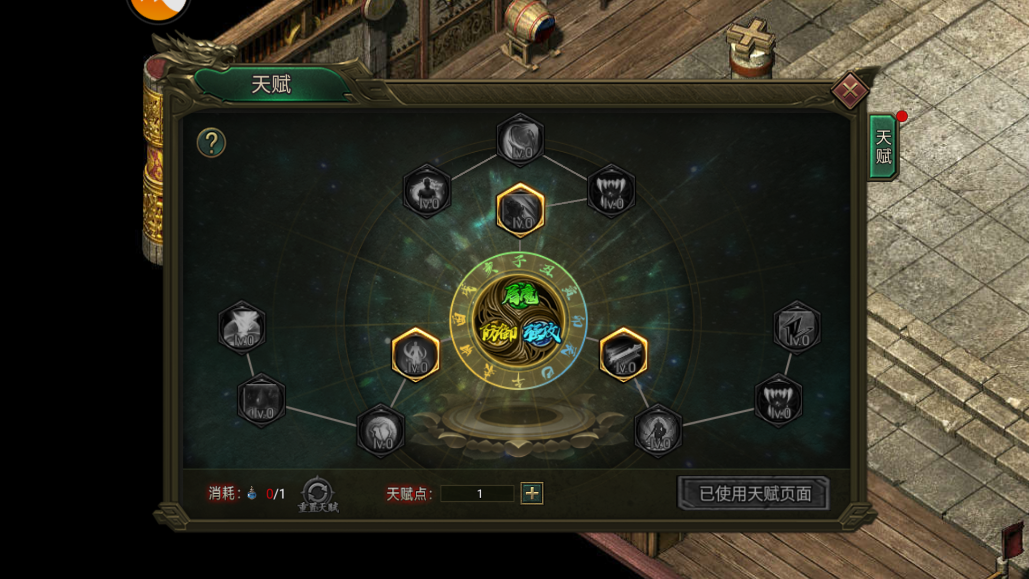Choose the green 屠魔 talent branch
This screenshot has height=579, width=1029.
(x=520, y=296)
